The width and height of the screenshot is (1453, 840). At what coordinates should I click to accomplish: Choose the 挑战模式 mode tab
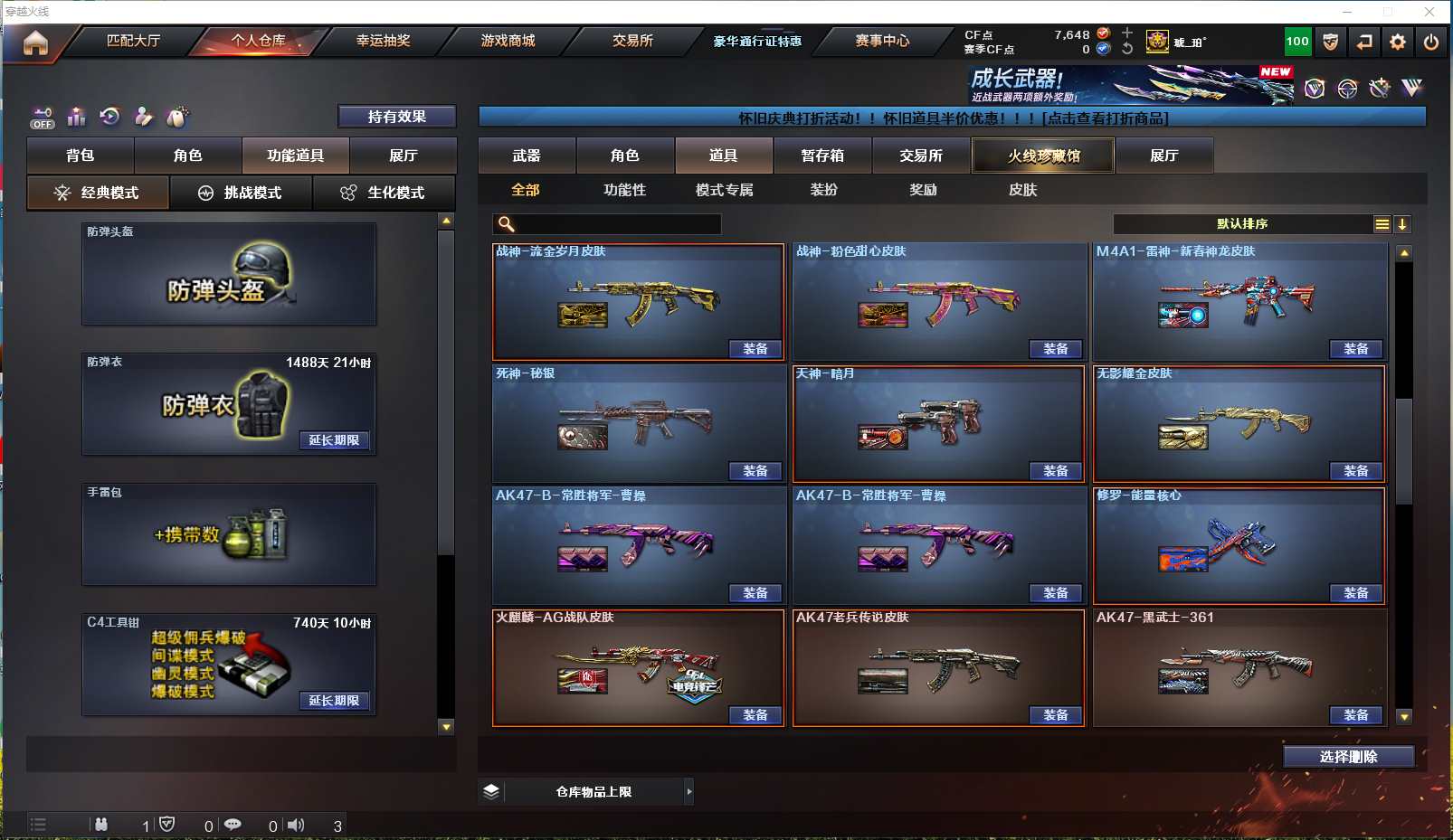(x=241, y=193)
